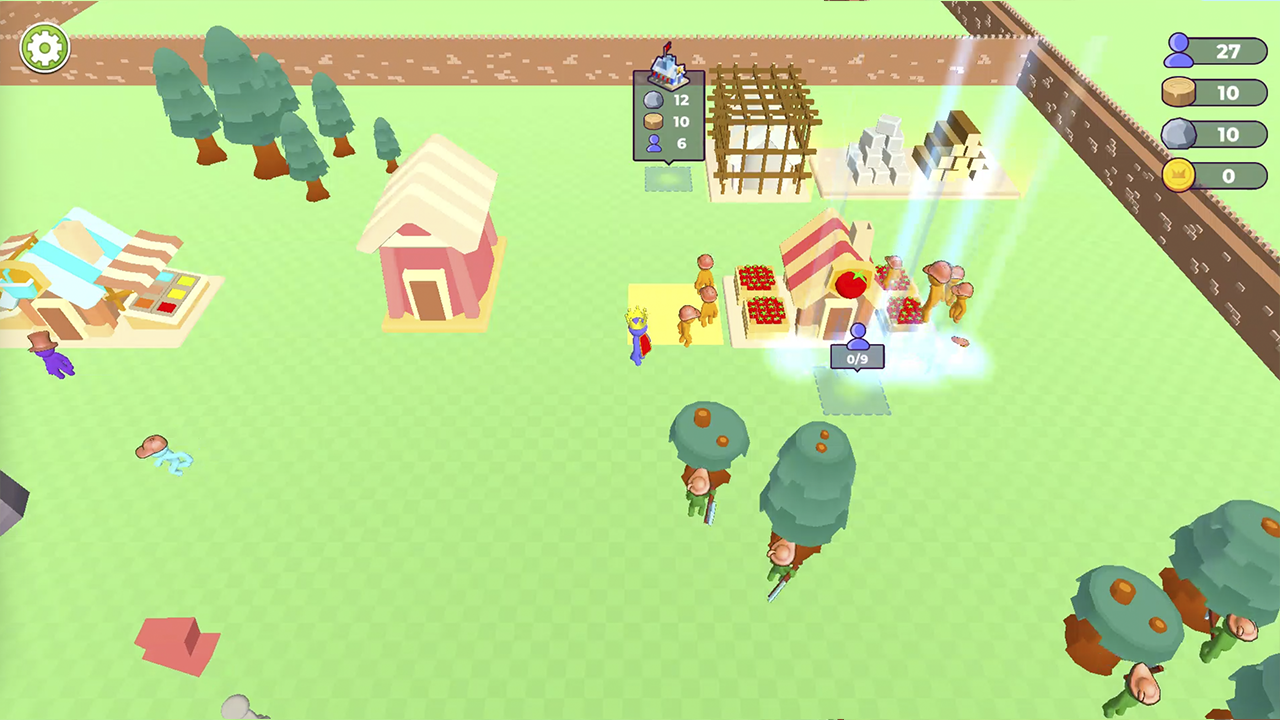Tap the 0/9 worker assignment counter
The height and width of the screenshot is (720, 1280).
tap(857, 358)
